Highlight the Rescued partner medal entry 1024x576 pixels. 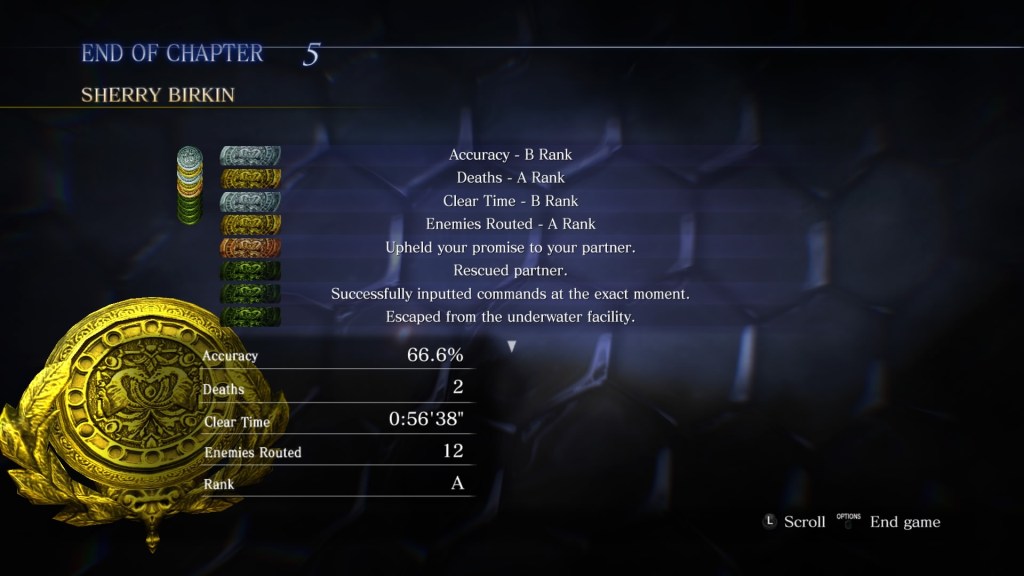[510, 270]
